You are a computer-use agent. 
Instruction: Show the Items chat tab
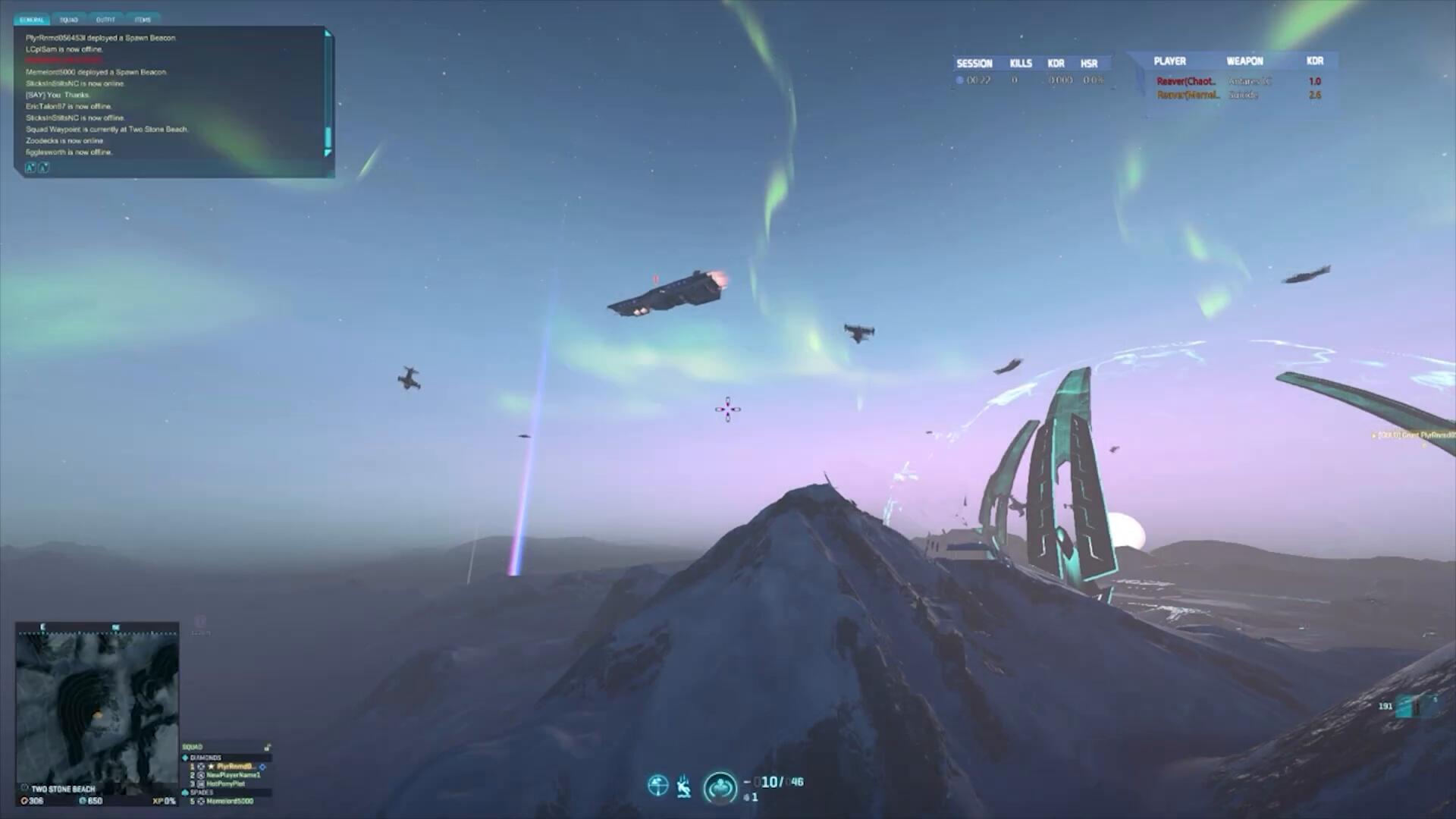pos(143,20)
